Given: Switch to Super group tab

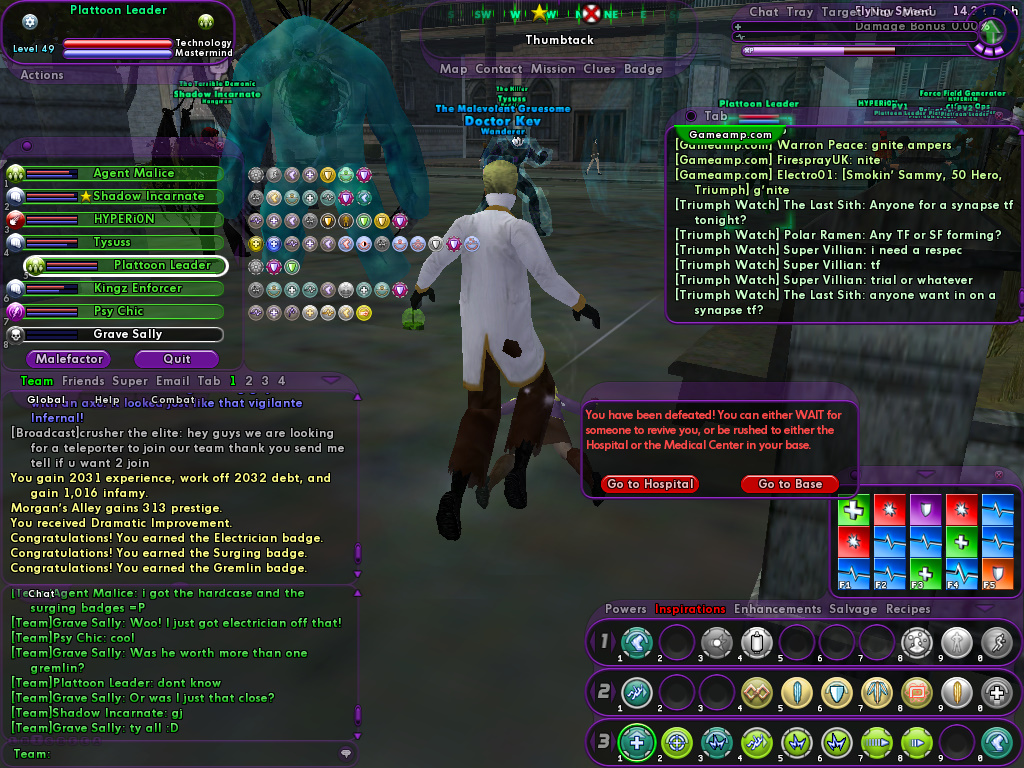Looking at the screenshot, I should coord(130,381).
